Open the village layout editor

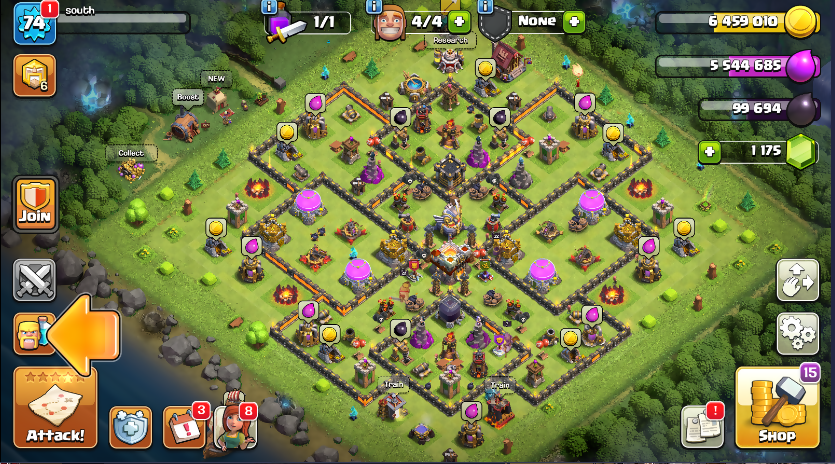pyautogui.click(x=797, y=280)
